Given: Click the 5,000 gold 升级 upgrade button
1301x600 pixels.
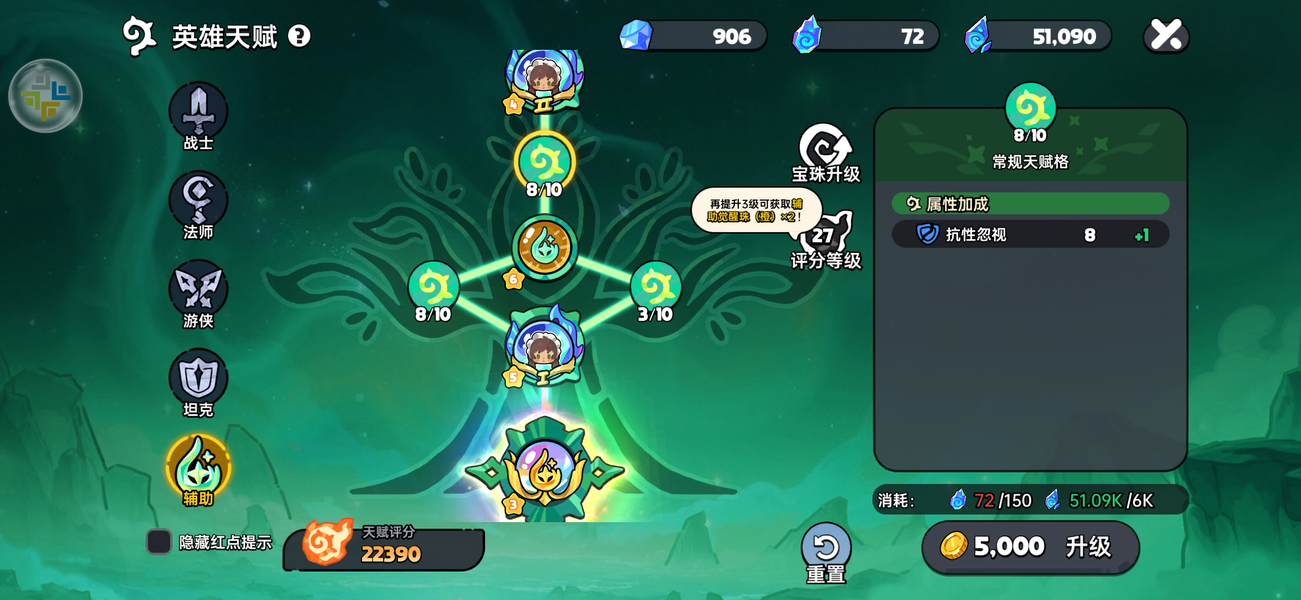Looking at the screenshot, I should (1030, 546).
